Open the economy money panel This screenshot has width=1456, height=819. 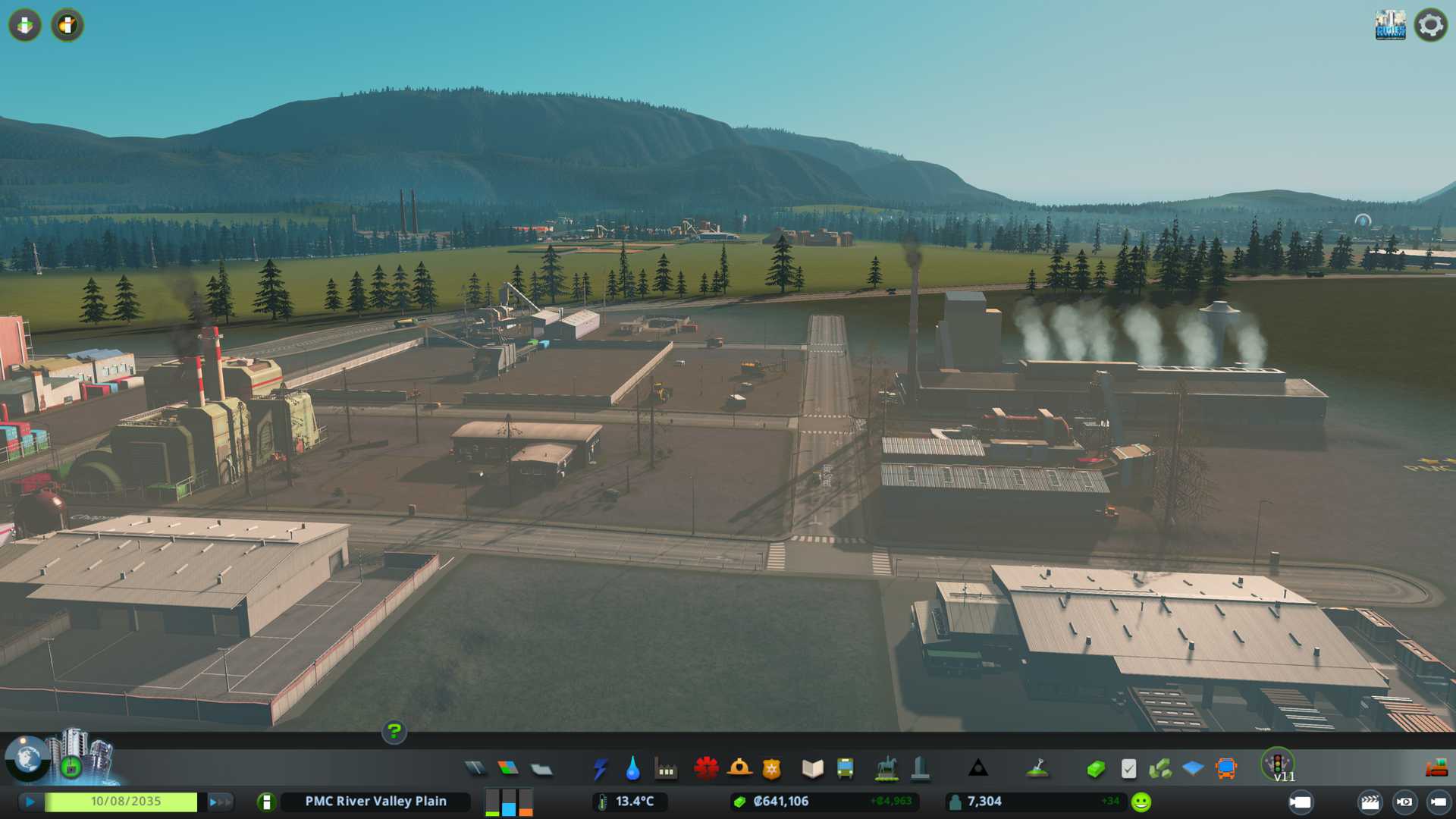pyautogui.click(x=1095, y=769)
